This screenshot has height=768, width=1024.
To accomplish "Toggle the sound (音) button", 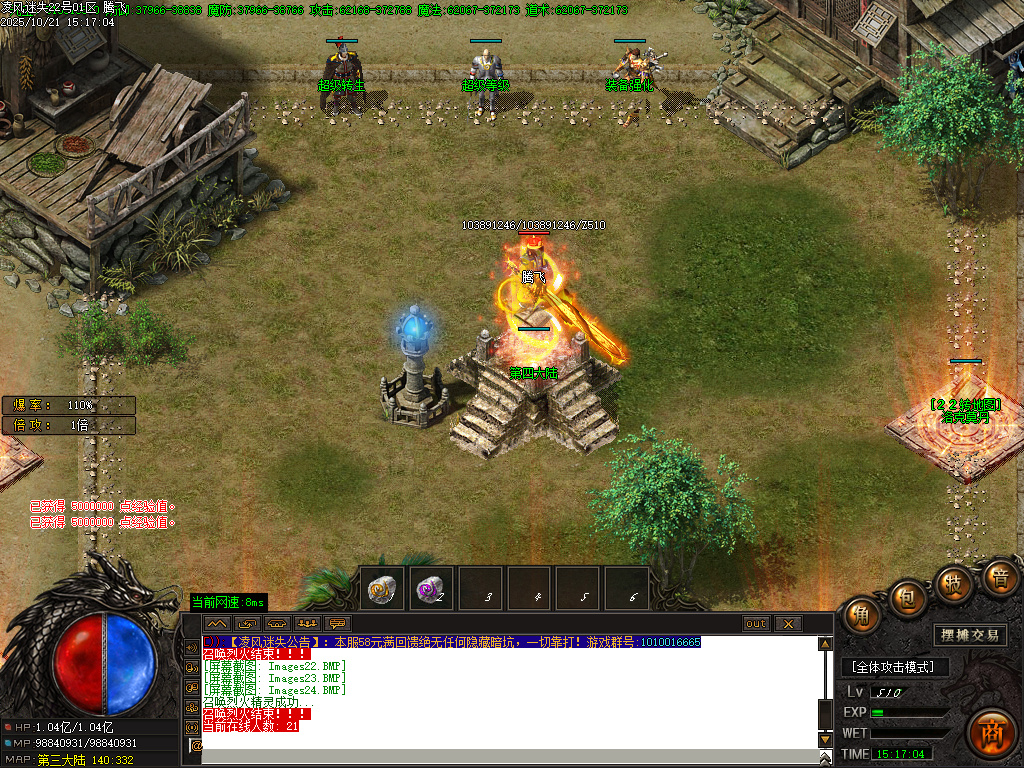I will pos(1000,578).
